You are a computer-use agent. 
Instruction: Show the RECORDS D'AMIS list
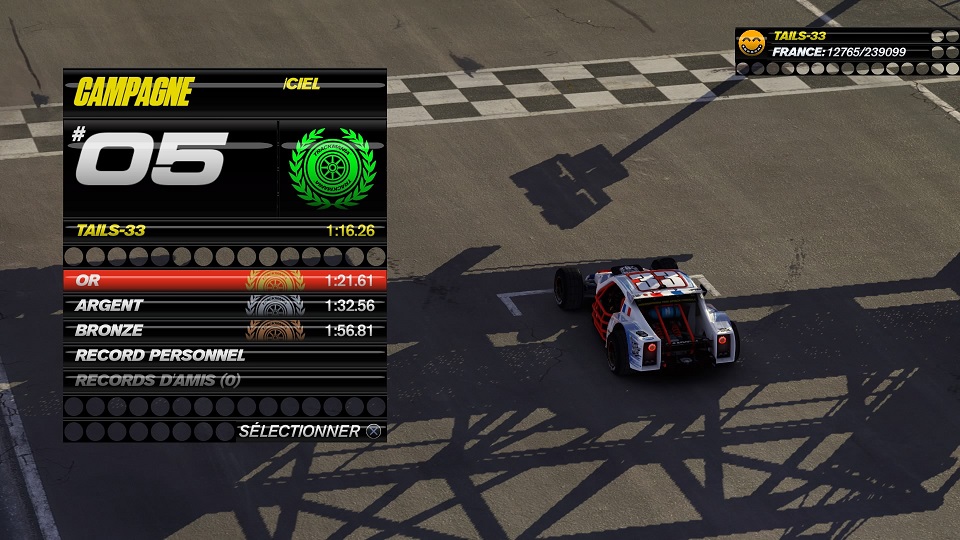click(x=224, y=380)
